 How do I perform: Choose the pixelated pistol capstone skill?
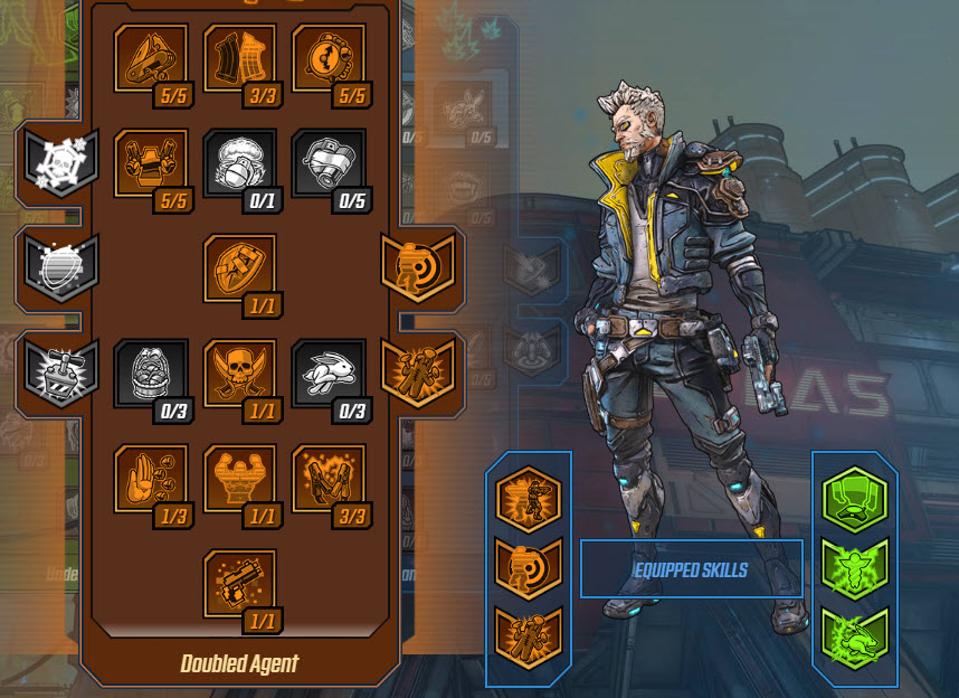[240, 584]
